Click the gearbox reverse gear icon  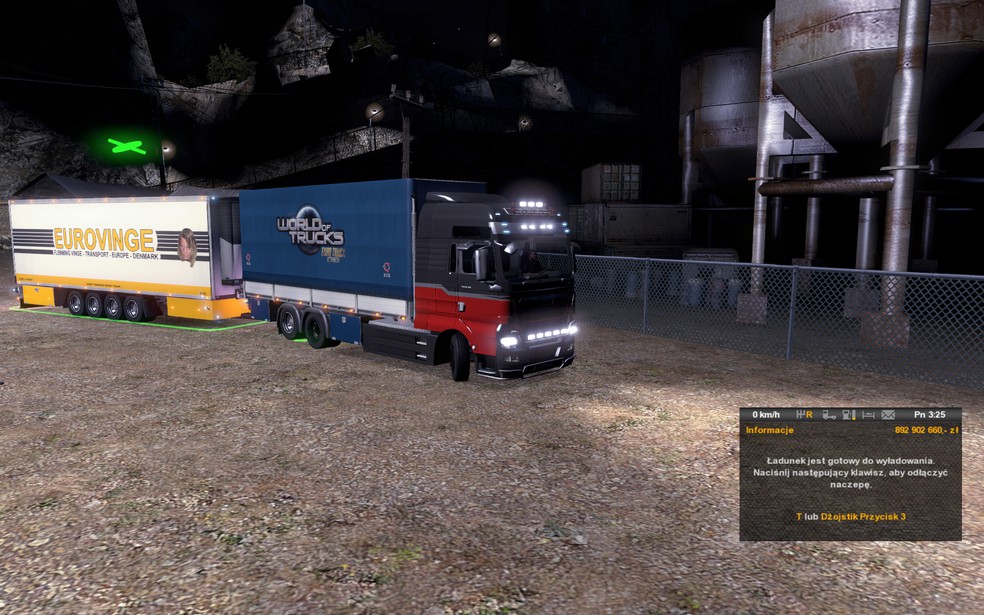coord(804,414)
